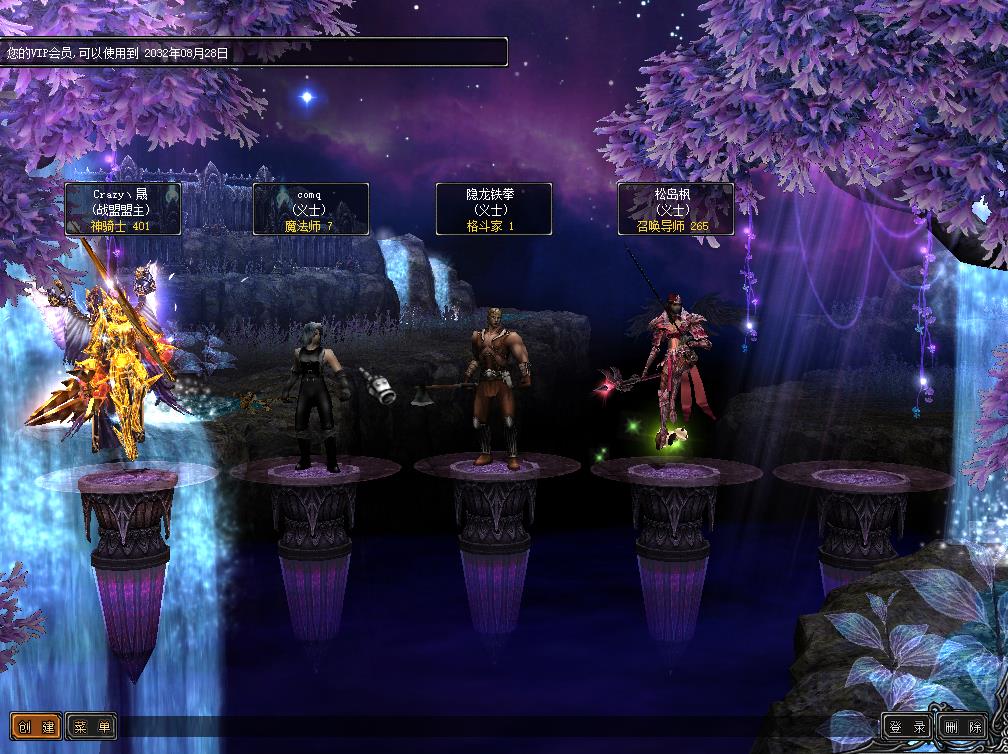Select the 隐龙铁拳 格斗家 name plate
Screen dimensions: 1008x754
pyautogui.click(x=493, y=209)
